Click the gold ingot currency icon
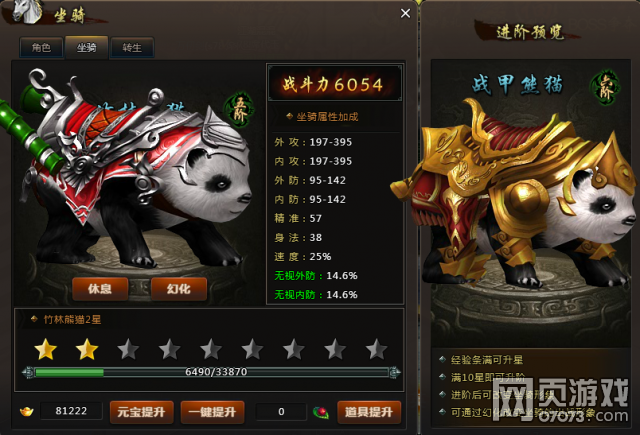Image resolution: width=640 pixels, height=435 pixels. 27,411
